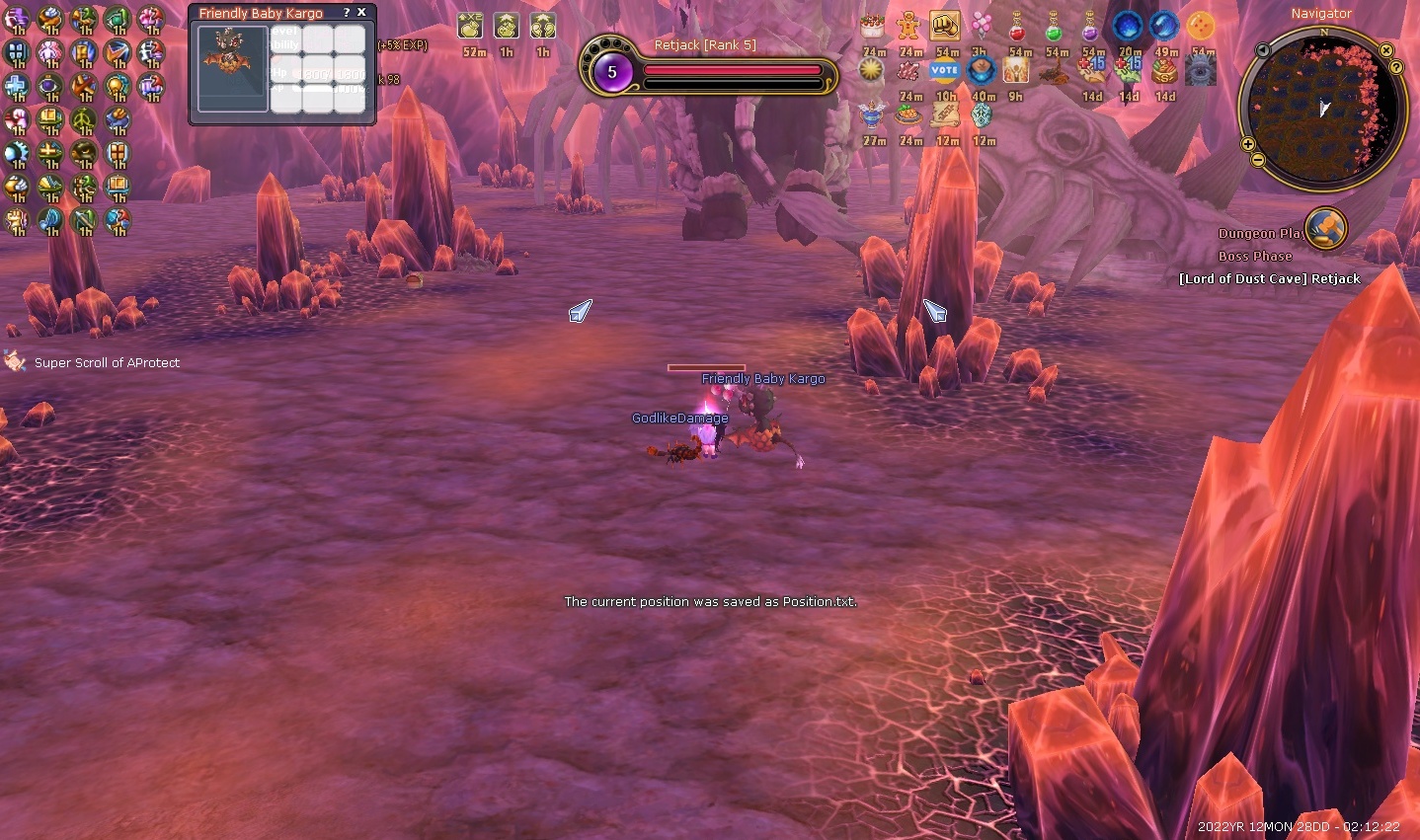Select the purple eye skill buff icon
The image size is (1420, 840).
[49, 87]
